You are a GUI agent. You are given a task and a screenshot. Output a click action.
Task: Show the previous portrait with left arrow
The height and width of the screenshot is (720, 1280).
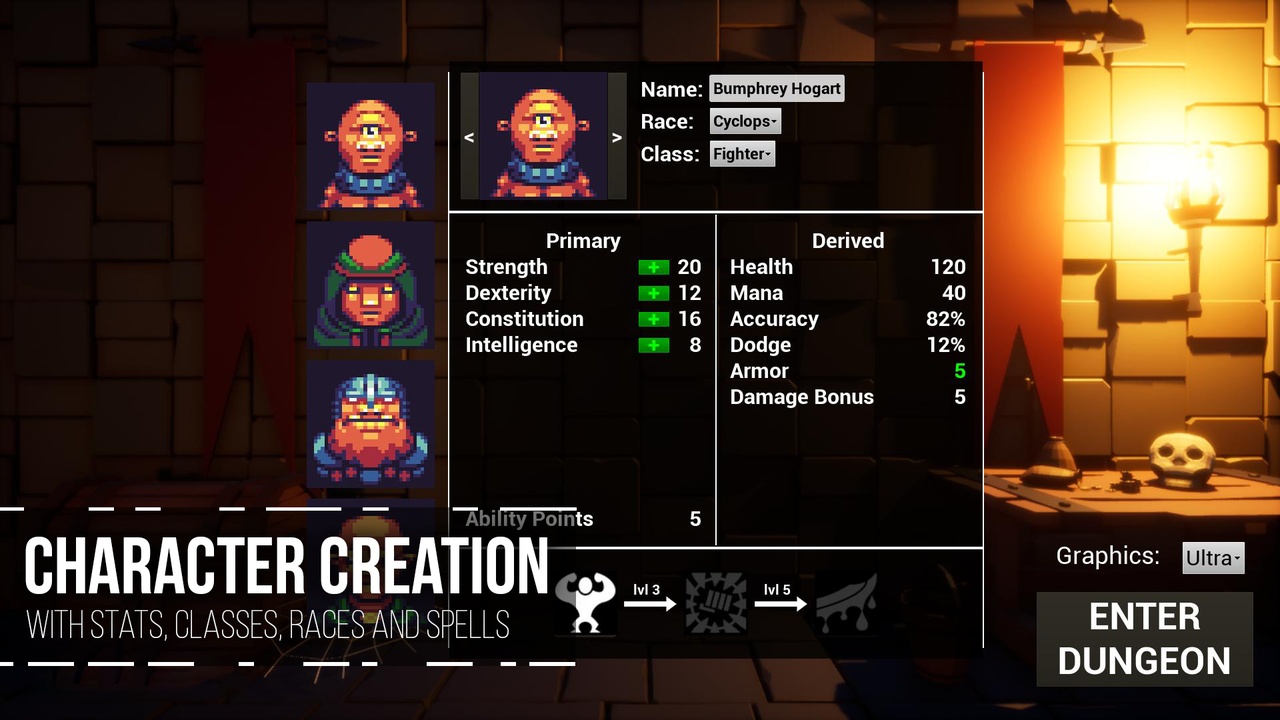469,138
